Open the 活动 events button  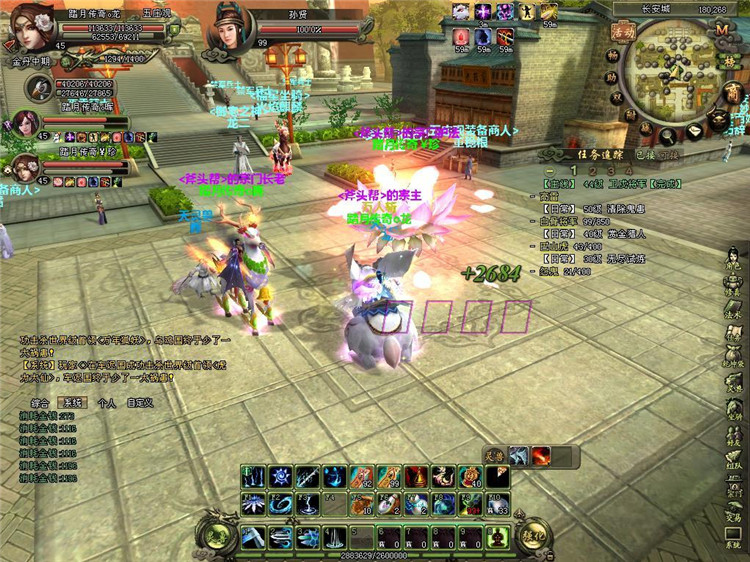[x=623, y=32]
